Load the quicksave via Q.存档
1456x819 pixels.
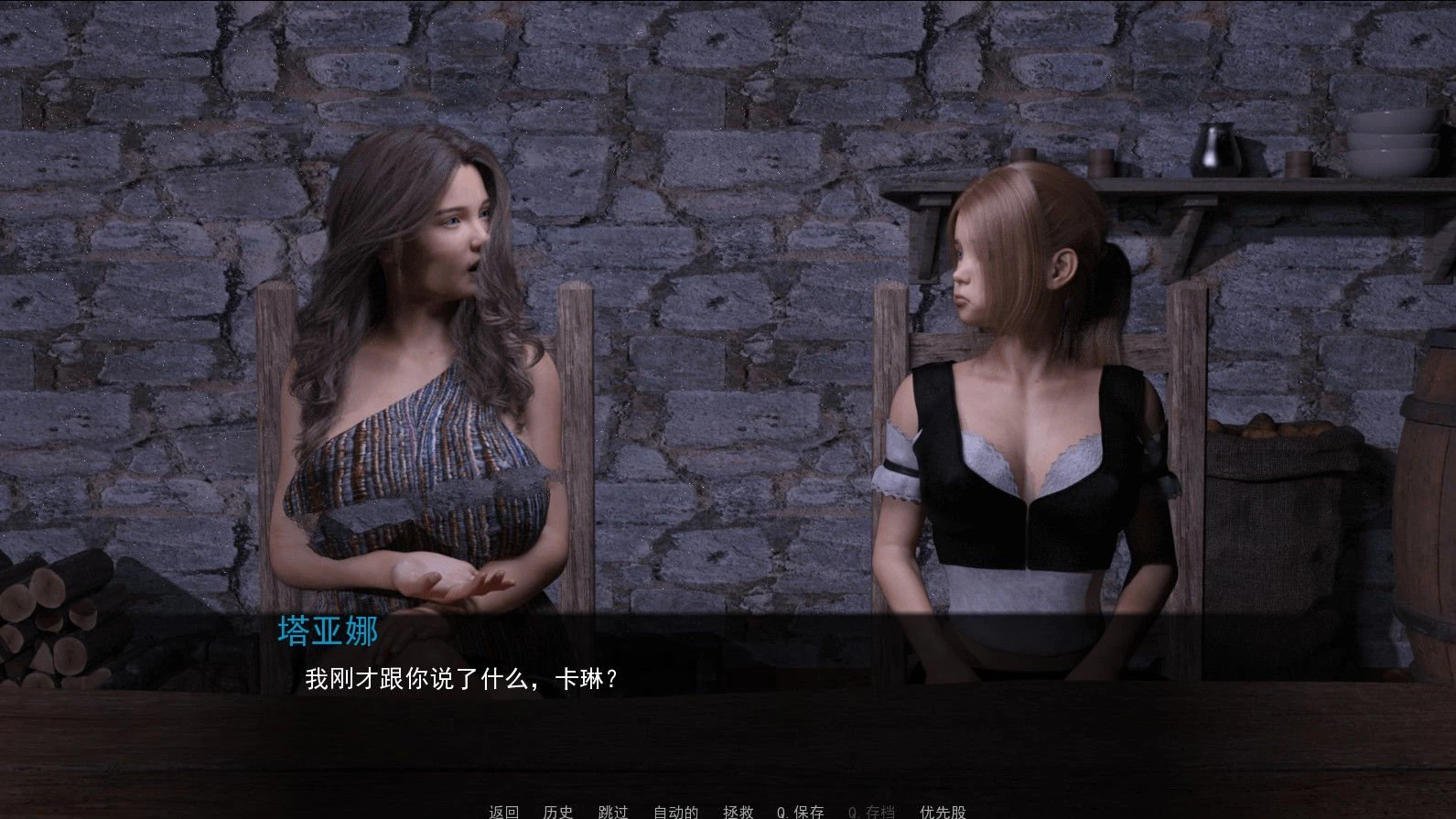(x=871, y=811)
